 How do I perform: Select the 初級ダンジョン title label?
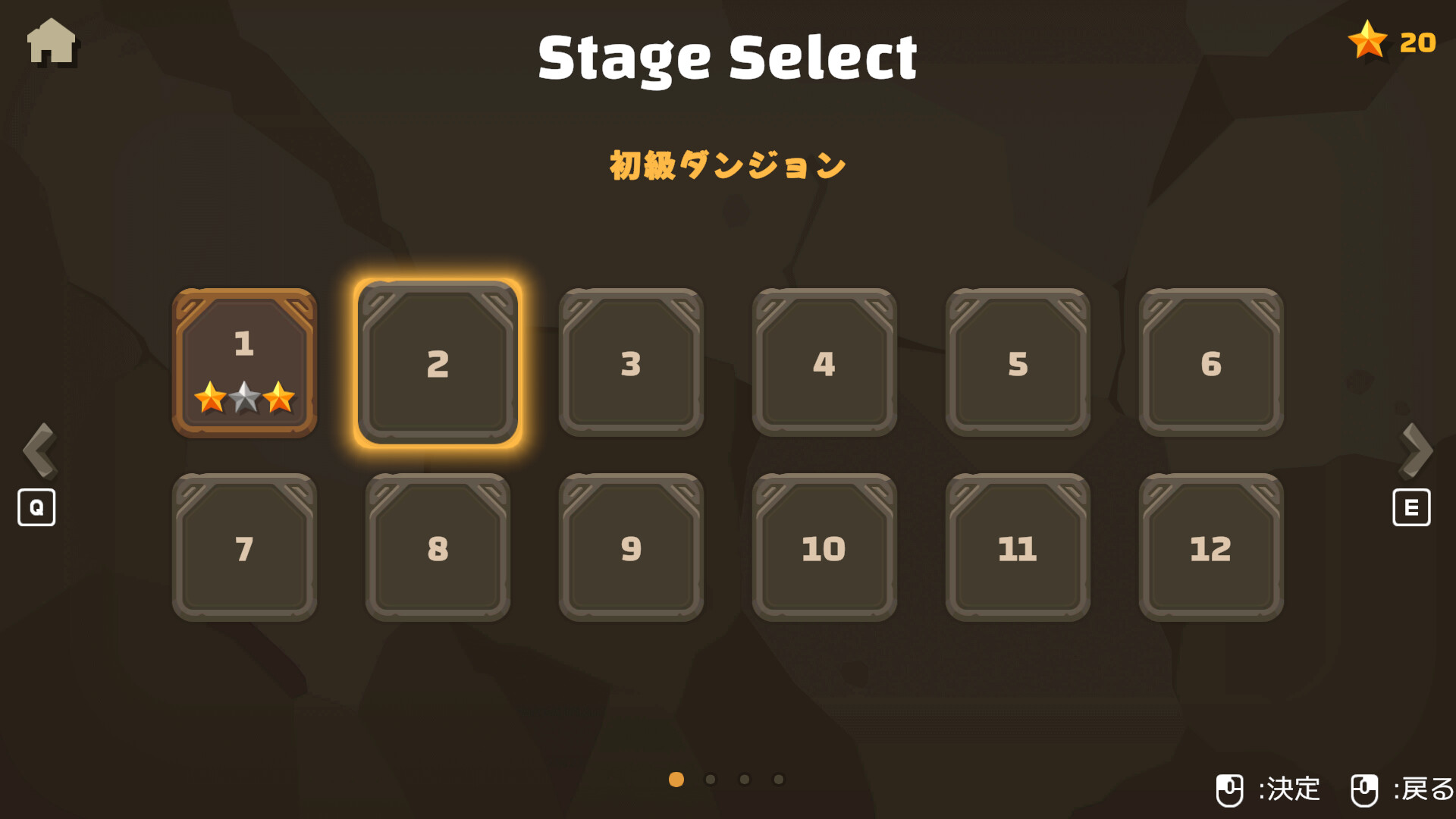pos(726,163)
